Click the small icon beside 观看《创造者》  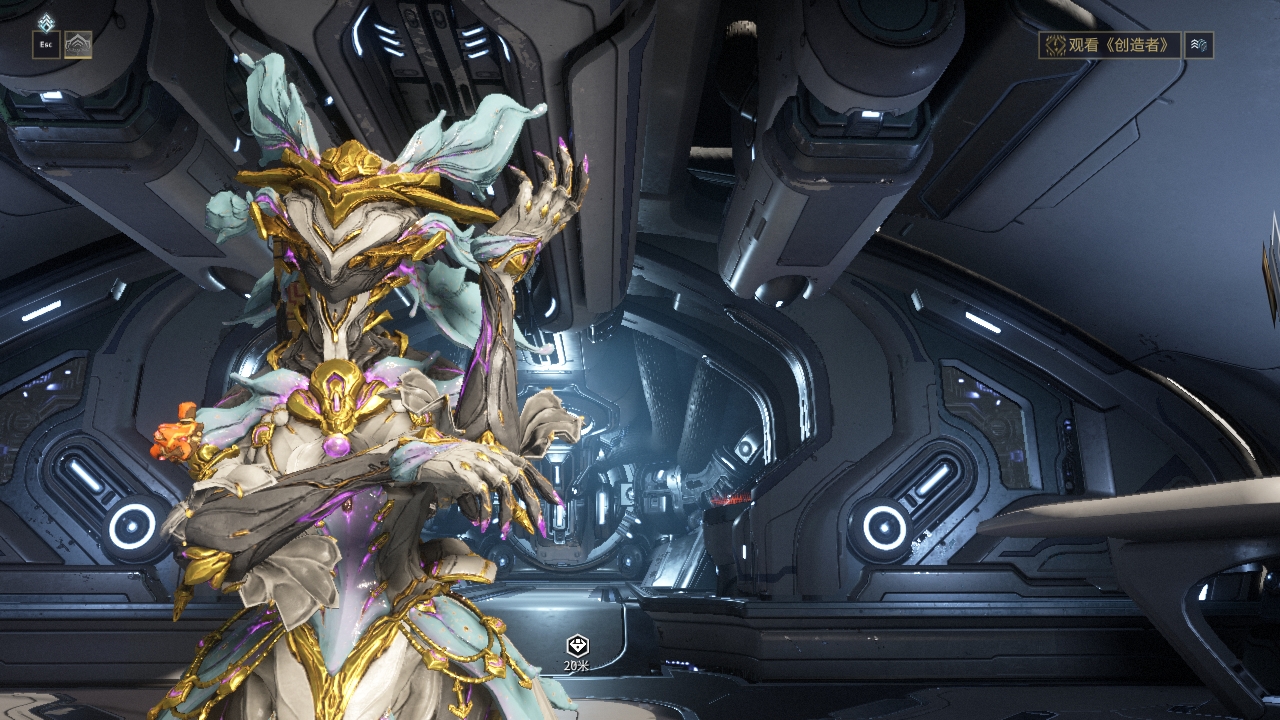(x=1199, y=45)
